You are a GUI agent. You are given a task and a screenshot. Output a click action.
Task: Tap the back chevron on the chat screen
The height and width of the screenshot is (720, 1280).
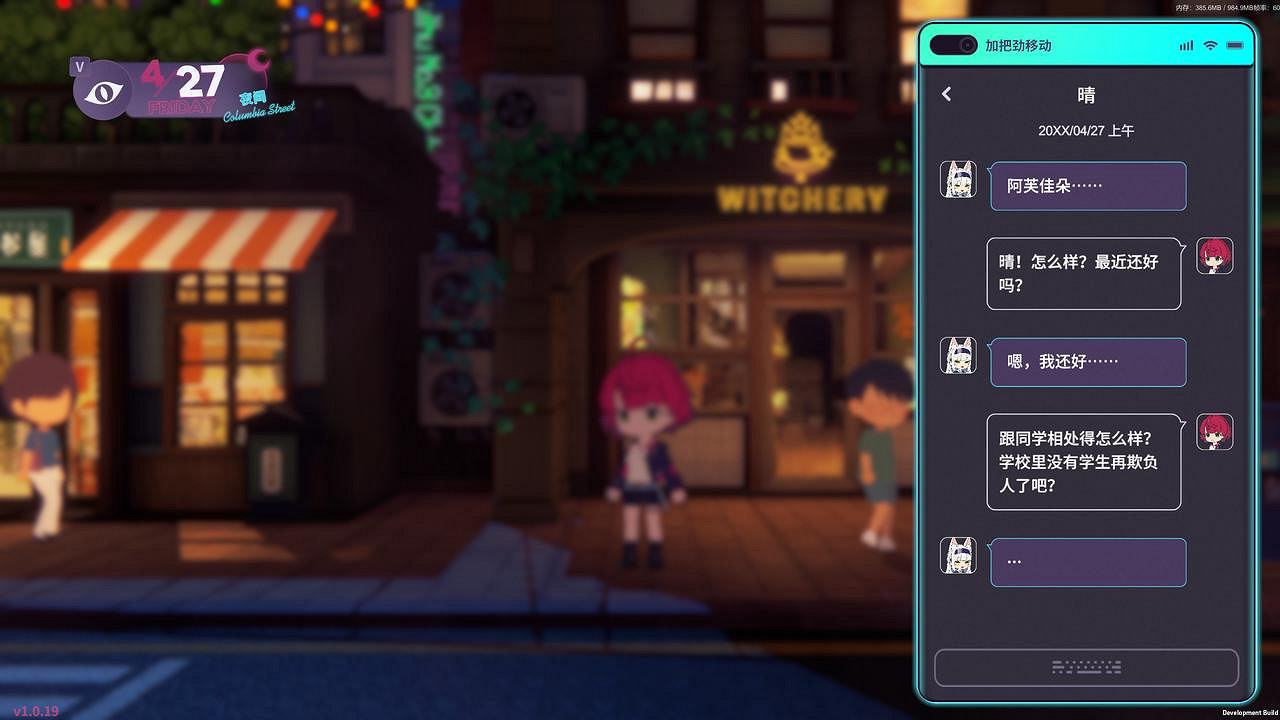(x=946, y=94)
